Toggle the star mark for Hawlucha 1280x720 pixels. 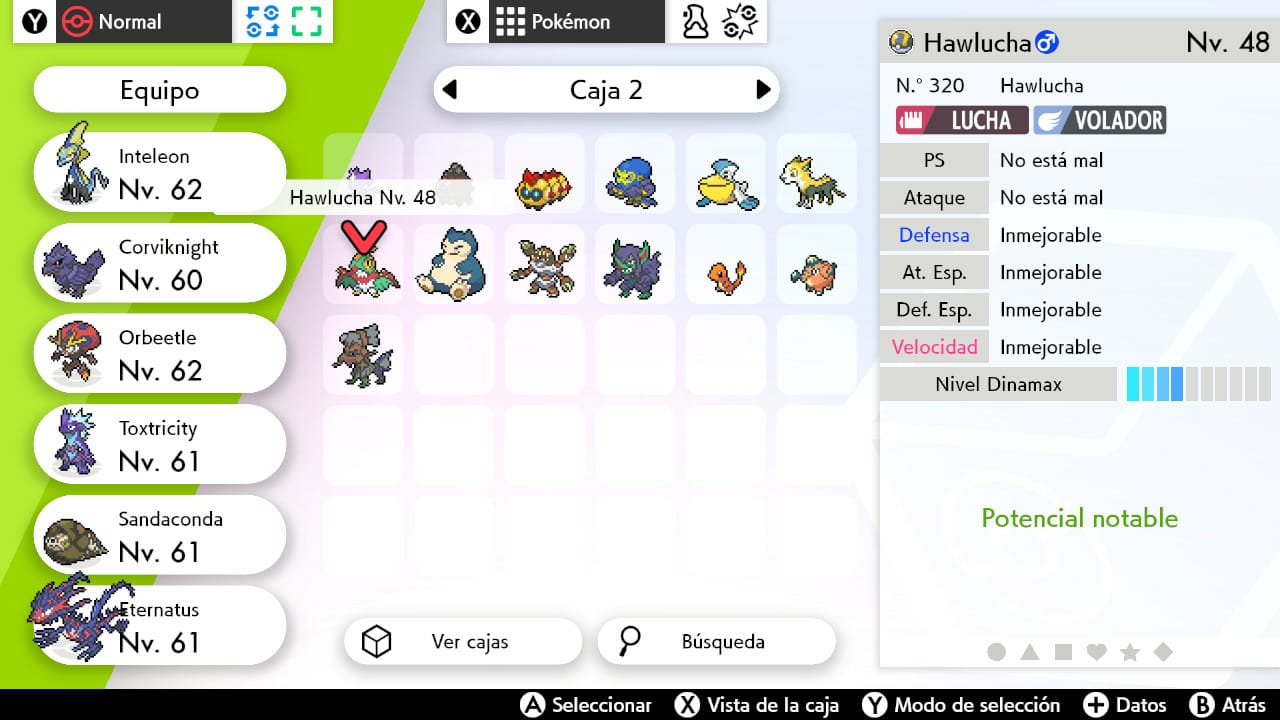[x=1130, y=650]
